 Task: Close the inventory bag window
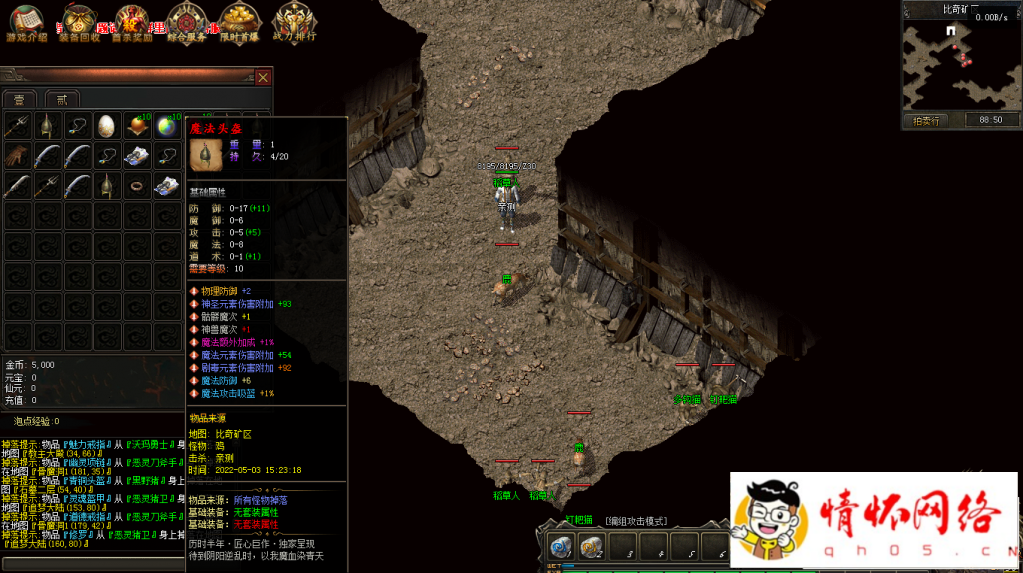[x=263, y=77]
